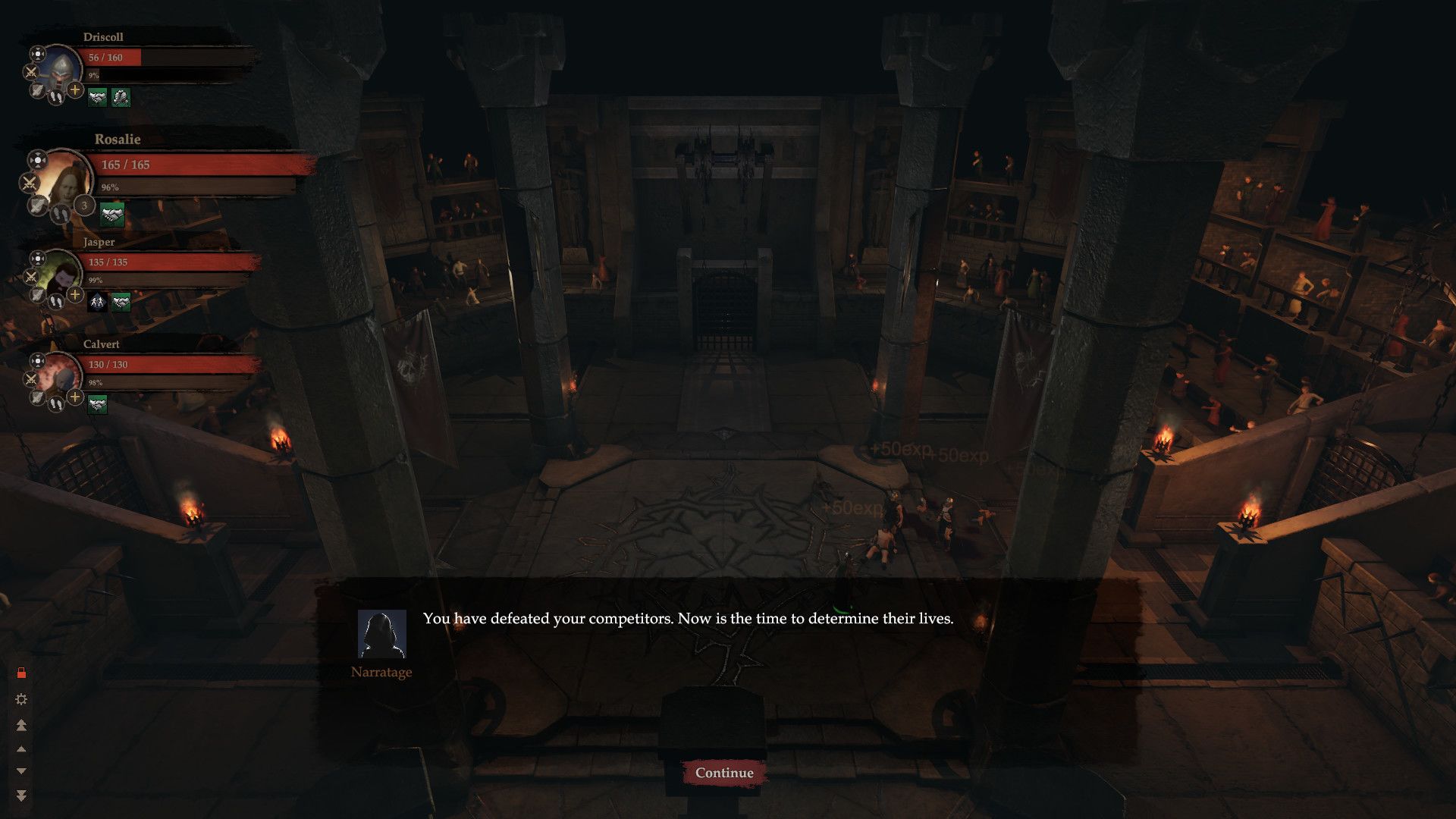Select Jasper's two-figures status icon
The height and width of the screenshot is (819, 1456).
[97, 303]
